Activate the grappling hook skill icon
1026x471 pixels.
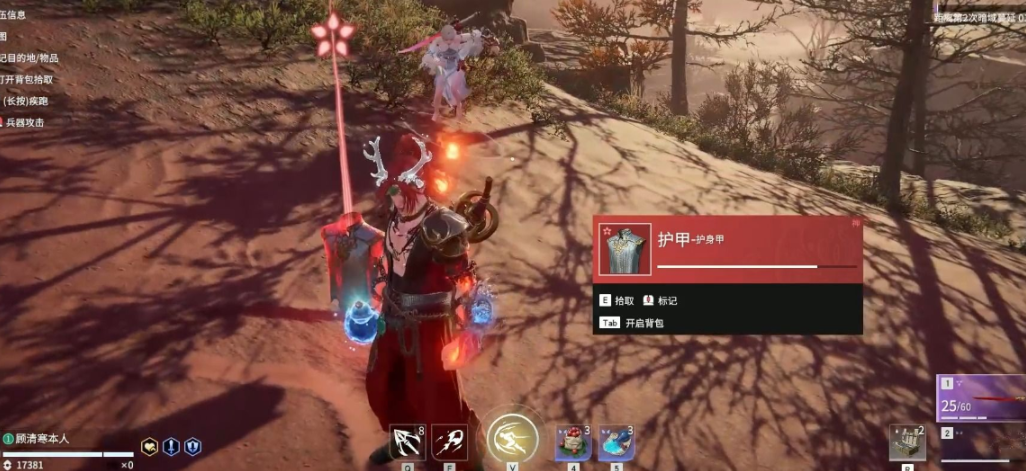click(x=408, y=441)
